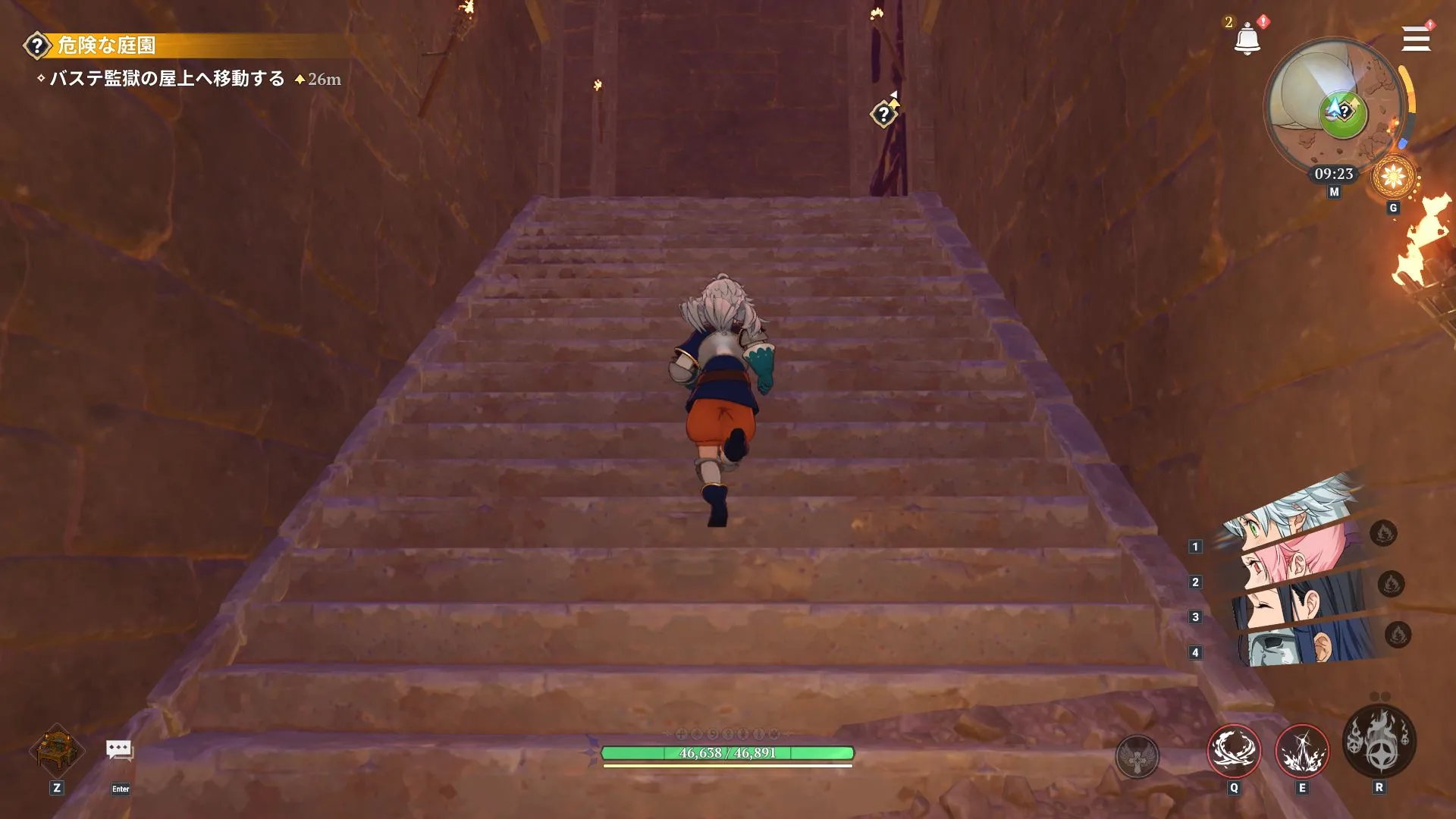The image size is (1456, 819).
Task: Click the objective バステ監獄の屋上へ移動する link
Action: 168,77
